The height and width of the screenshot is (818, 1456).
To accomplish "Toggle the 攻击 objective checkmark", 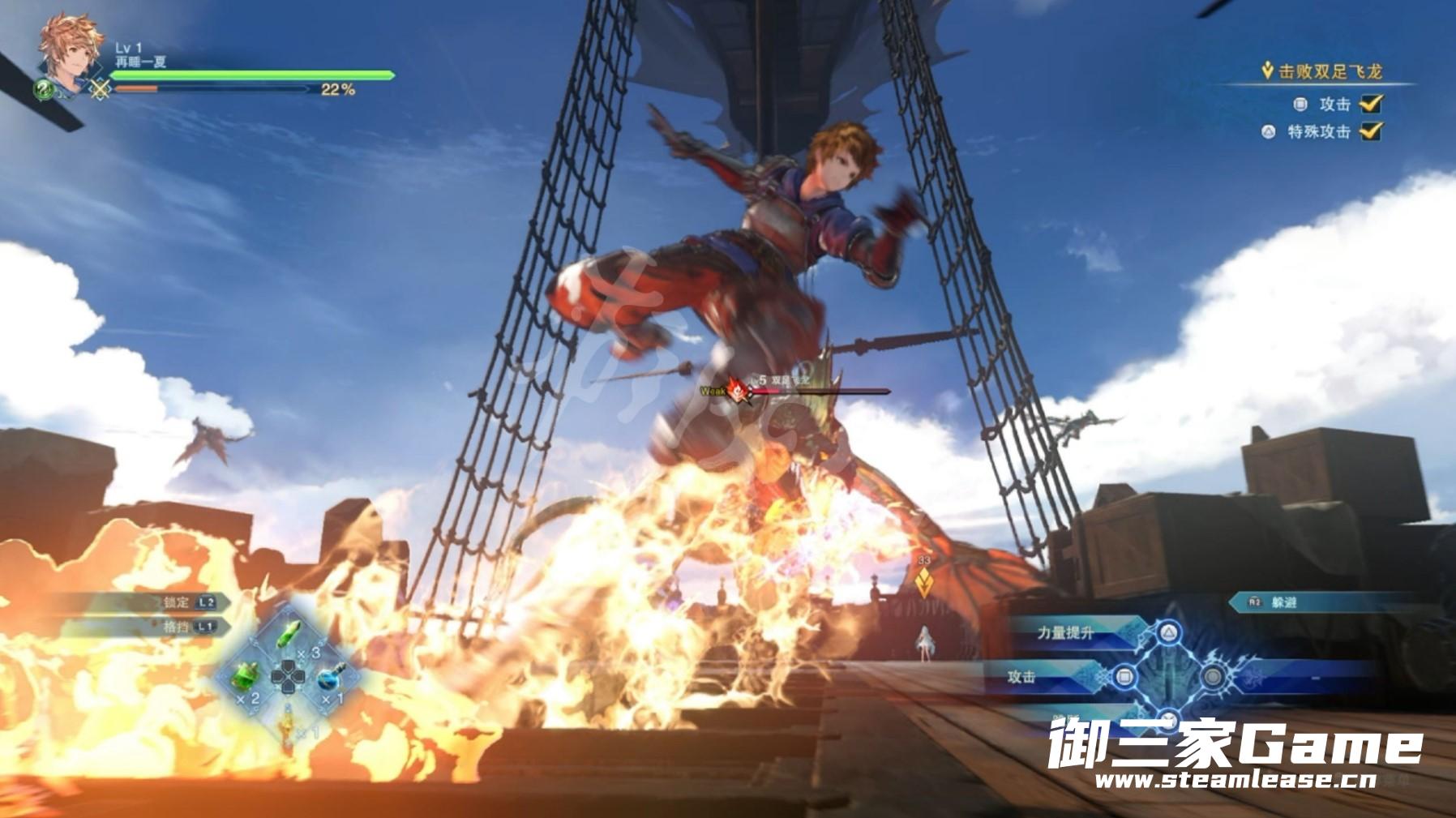I will tap(1370, 104).
